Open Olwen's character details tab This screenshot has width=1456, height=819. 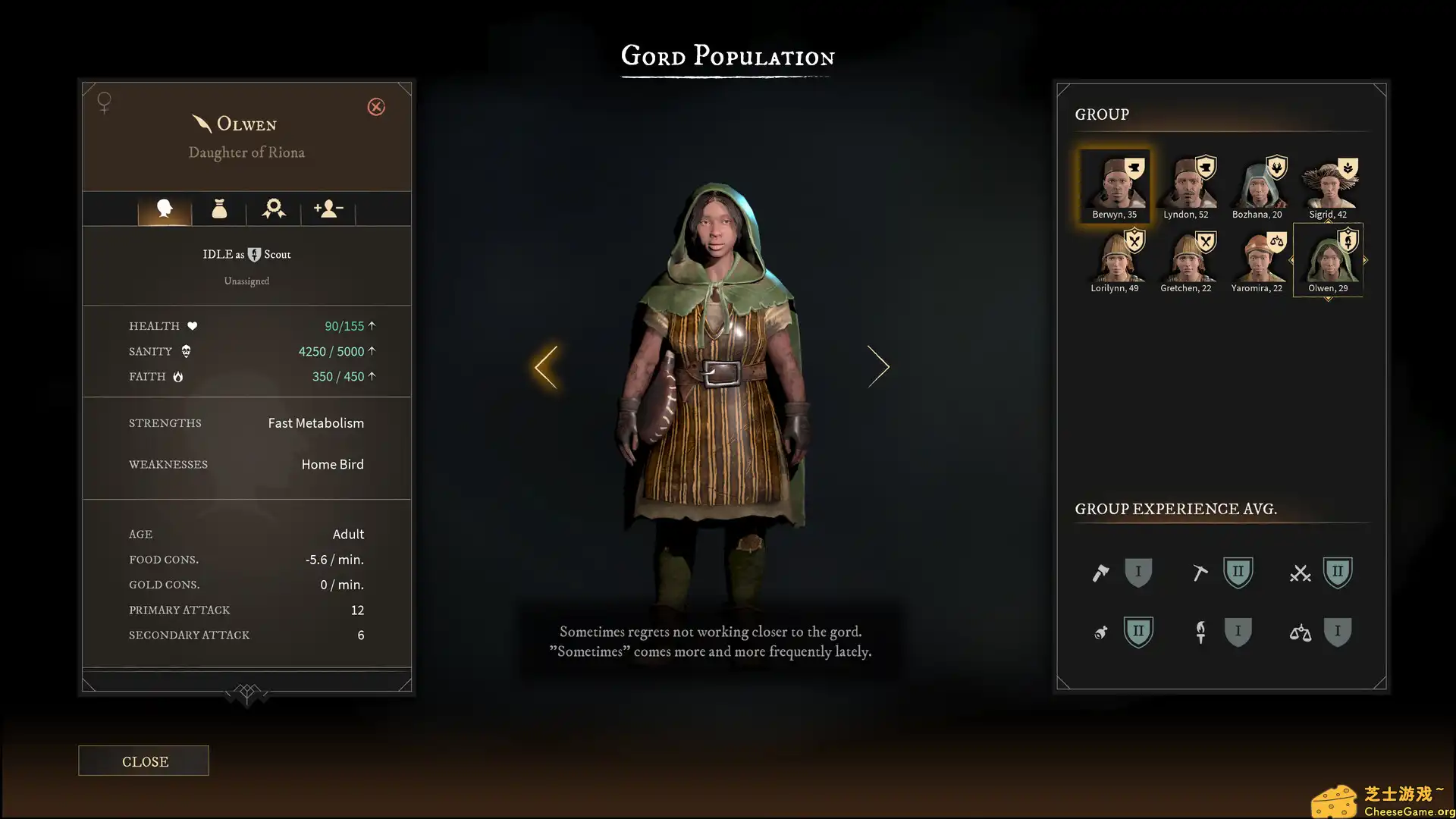165,209
